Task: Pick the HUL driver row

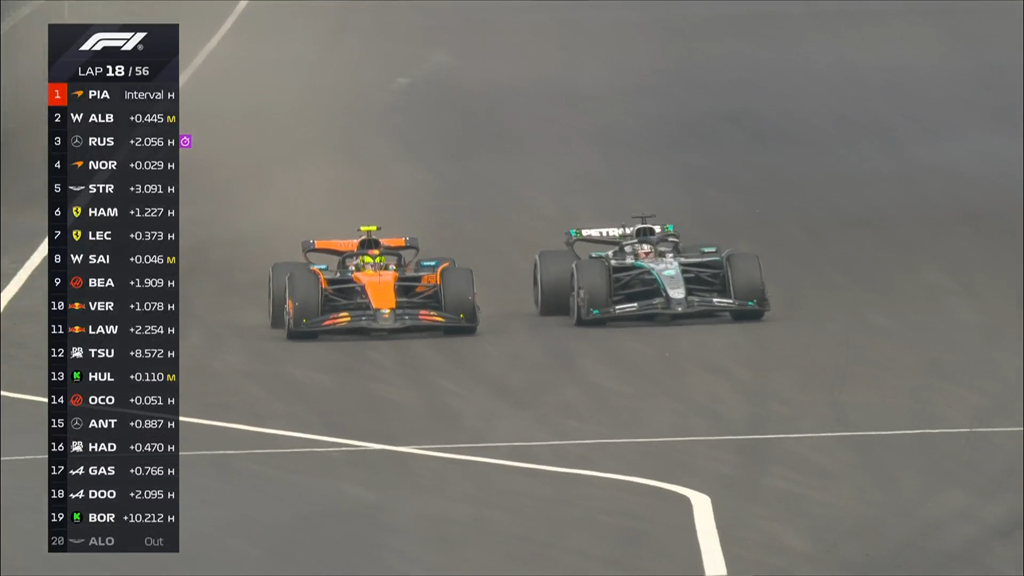Action: coord(113,377)
